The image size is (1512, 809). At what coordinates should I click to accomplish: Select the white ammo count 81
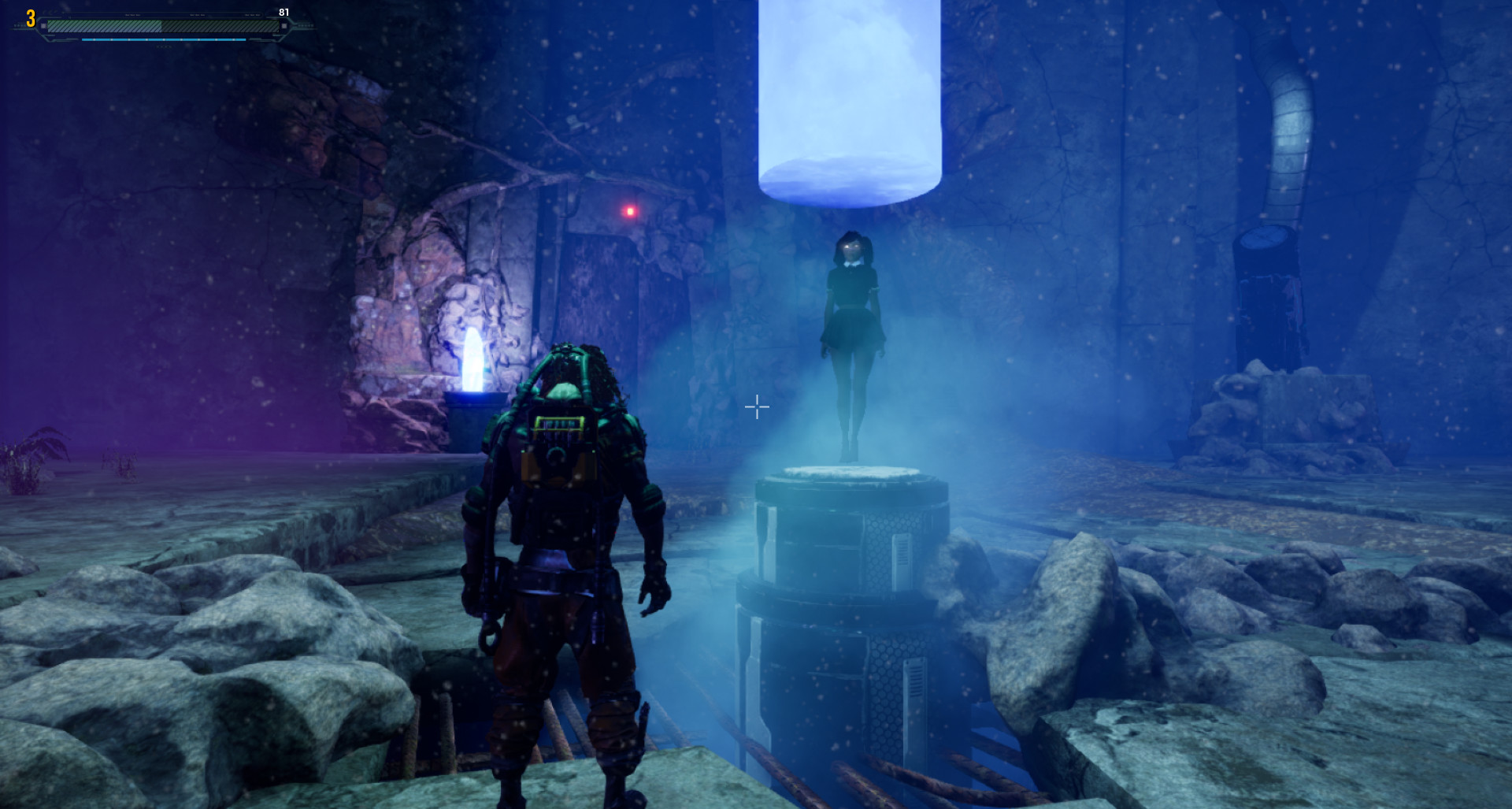pyautogui.click(x=284, y=12)
